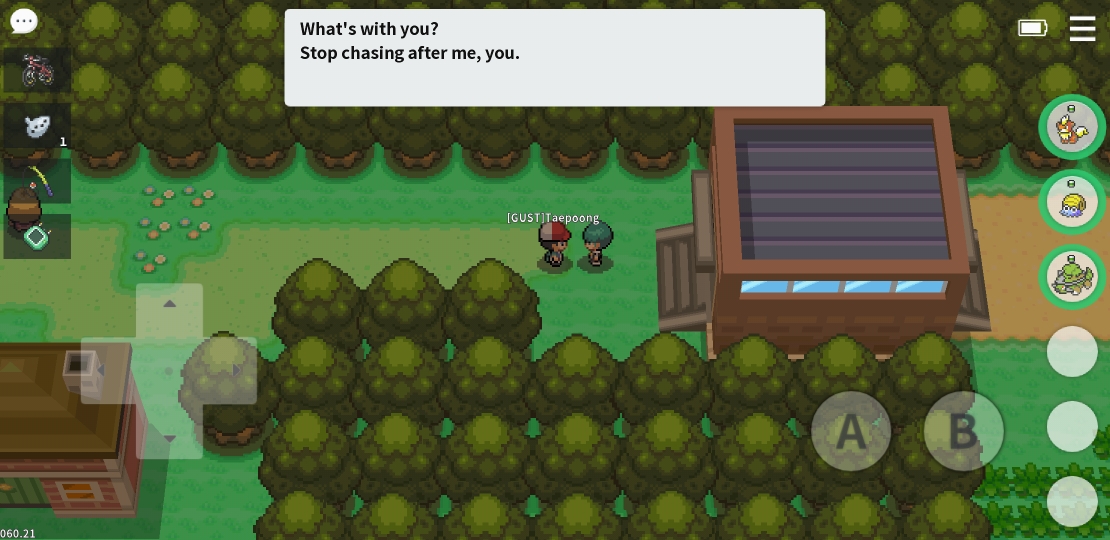Tap the B cancel button
Viewport: 1110px width, 540px height.
[x=963, y=431]
